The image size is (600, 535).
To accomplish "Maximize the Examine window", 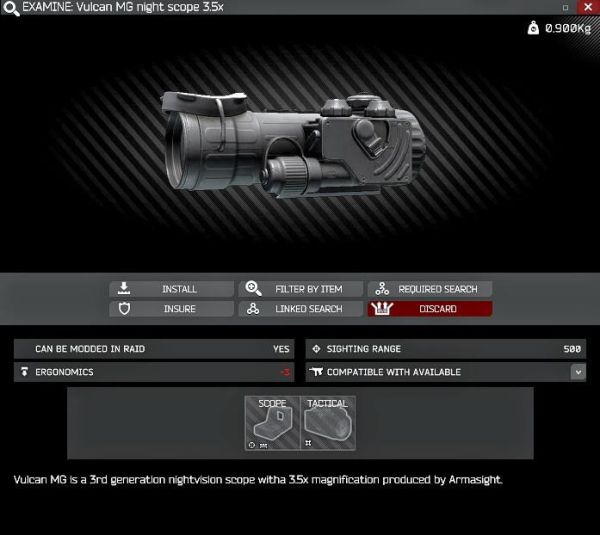I will click(x=565, y=8).
